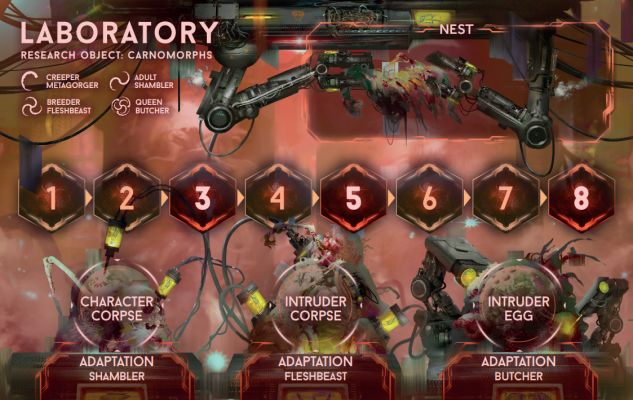Click the Queen Butcher legend icon
The image size is (633, 400).
[119, 106]
